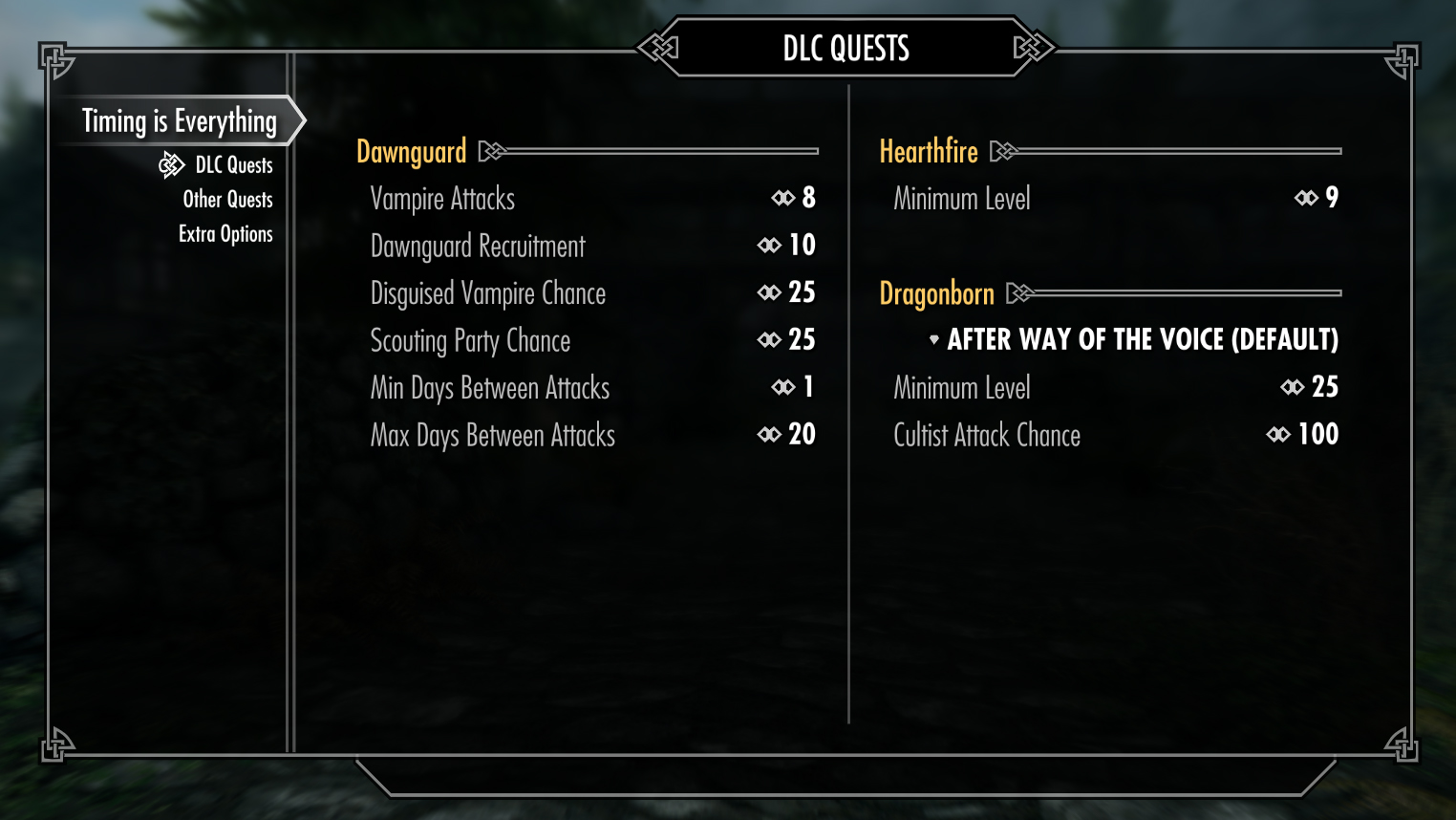Modify the Max Days Between Attacks setting
This screenshot has height=820, width=1456.
(x=592, y=435)
